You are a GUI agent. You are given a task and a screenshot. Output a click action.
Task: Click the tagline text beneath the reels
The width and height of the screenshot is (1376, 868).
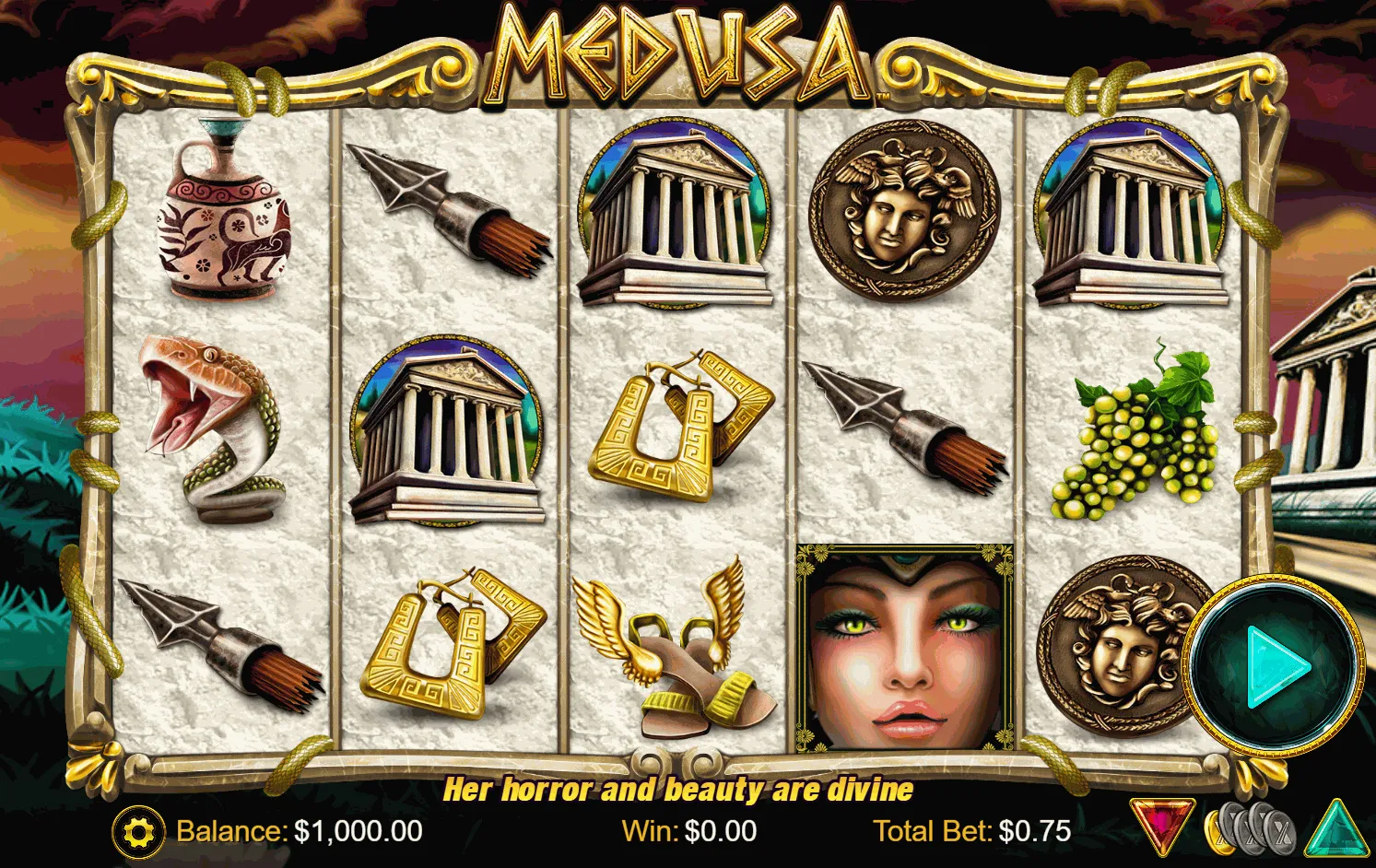click(680, 790)
